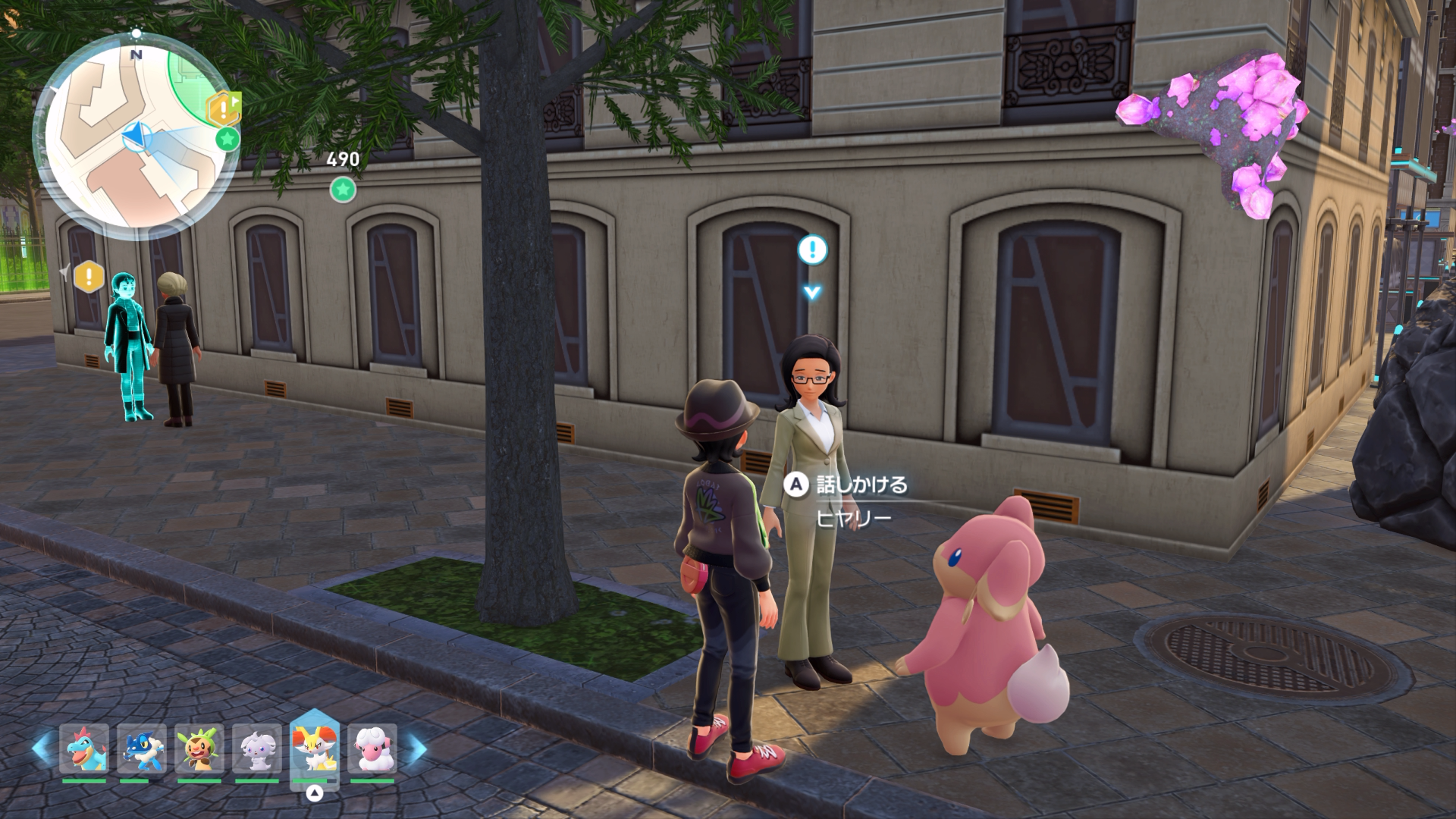Pick Flaaffy from the party bar
Viewport: 1456px width, 819px height.
(x=372, y=748)
